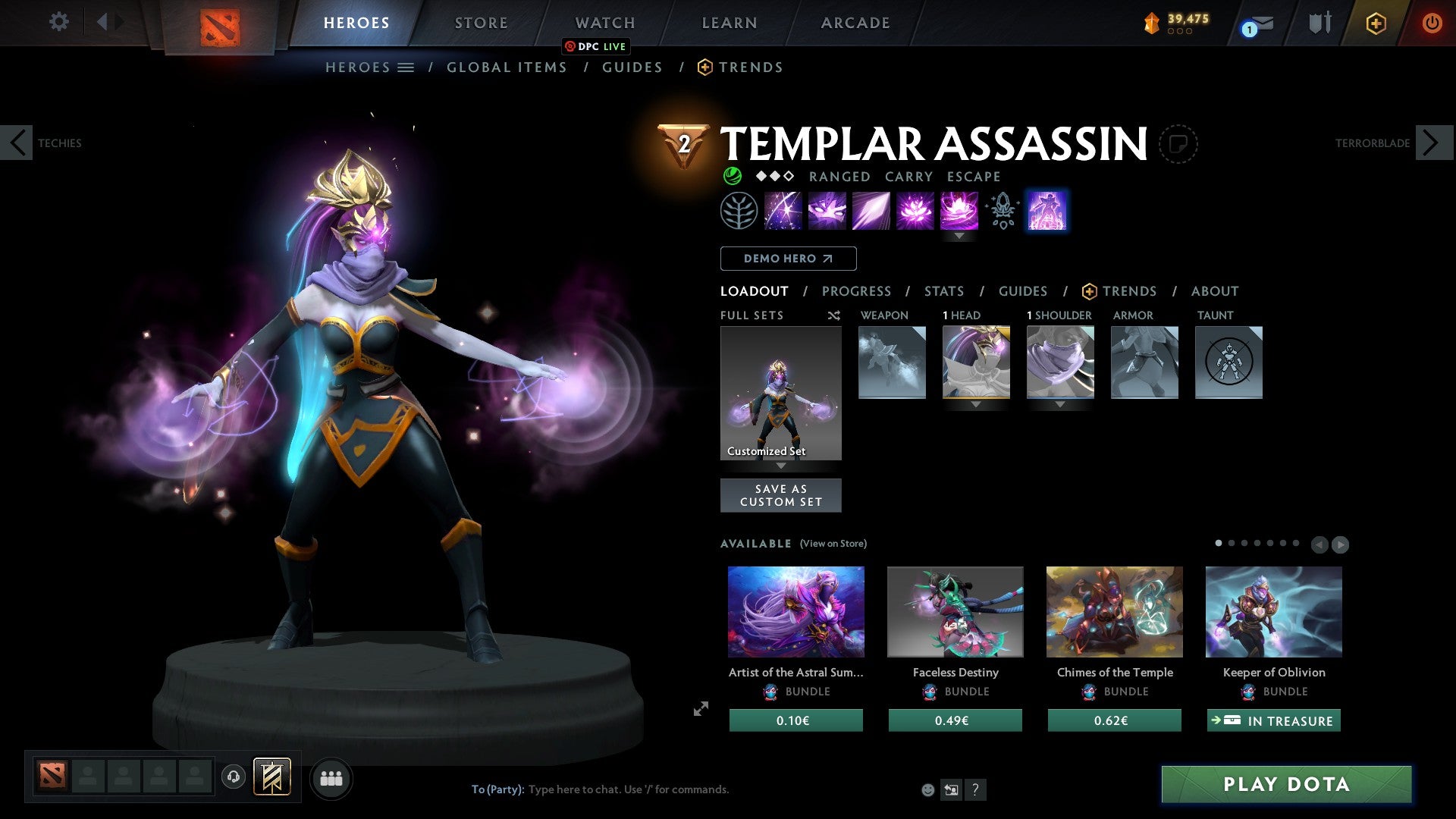This screenshot has width=1456, height=819.
Task: Select the Meld ability icon
Action: coord(827,211)
